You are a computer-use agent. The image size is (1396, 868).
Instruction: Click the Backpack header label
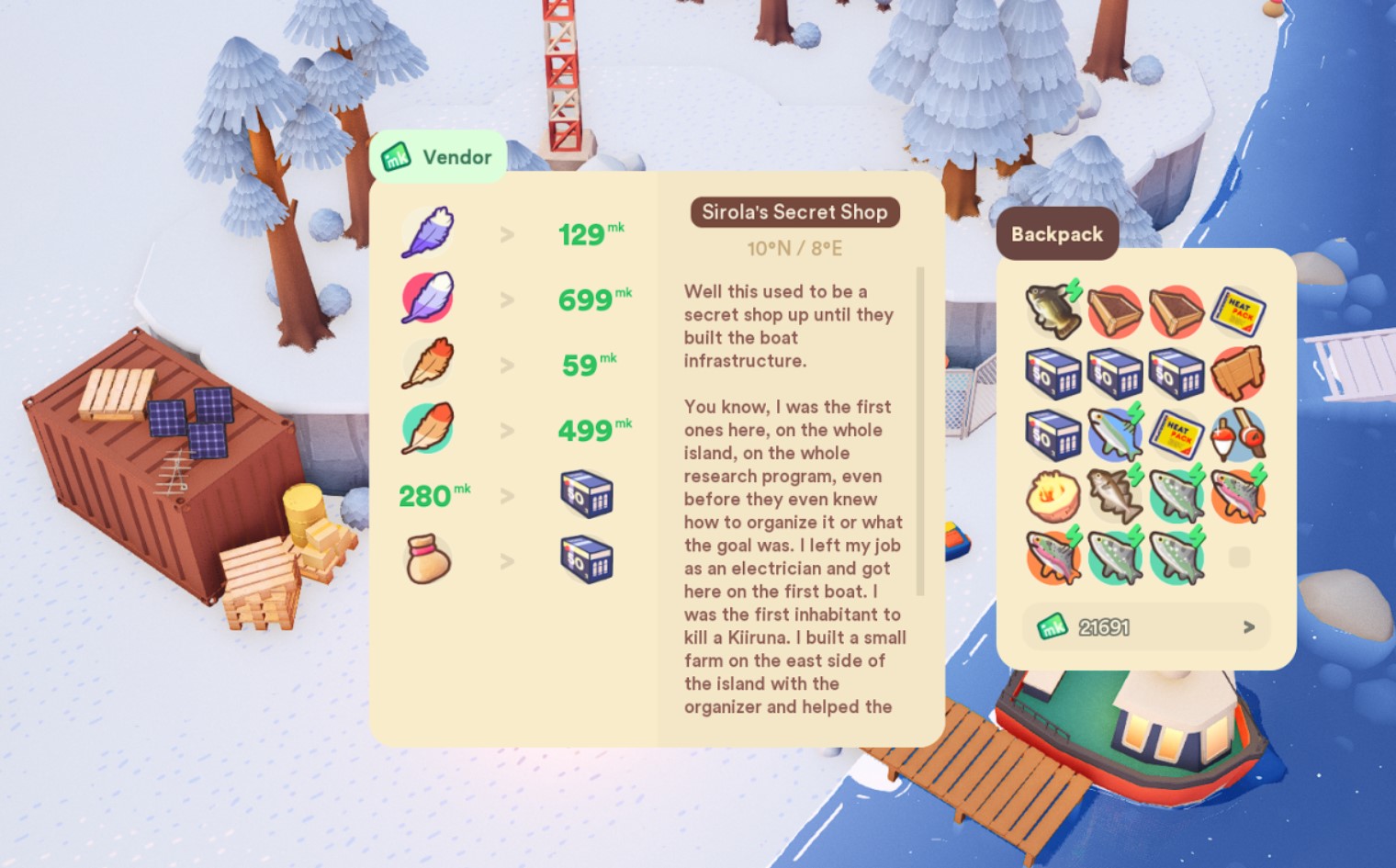1056,233
